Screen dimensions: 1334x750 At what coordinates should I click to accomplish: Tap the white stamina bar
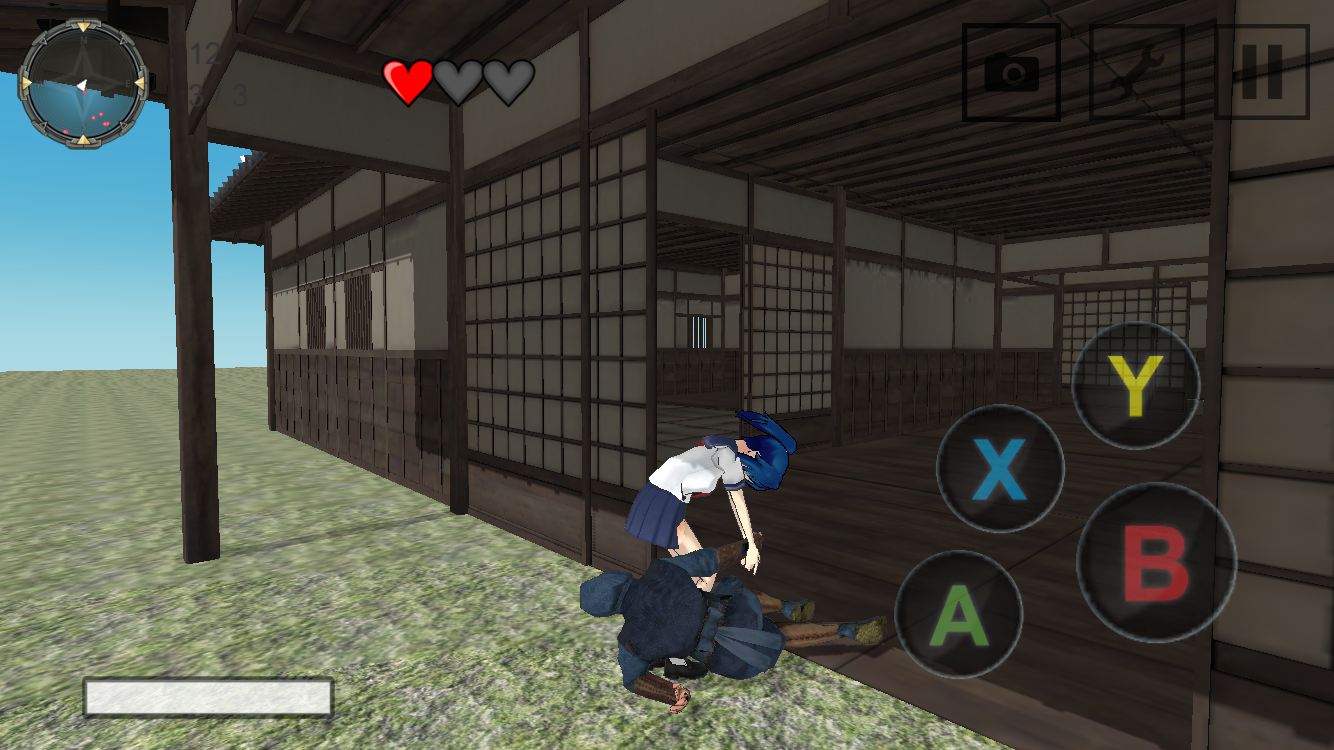[x=210, y=693]
